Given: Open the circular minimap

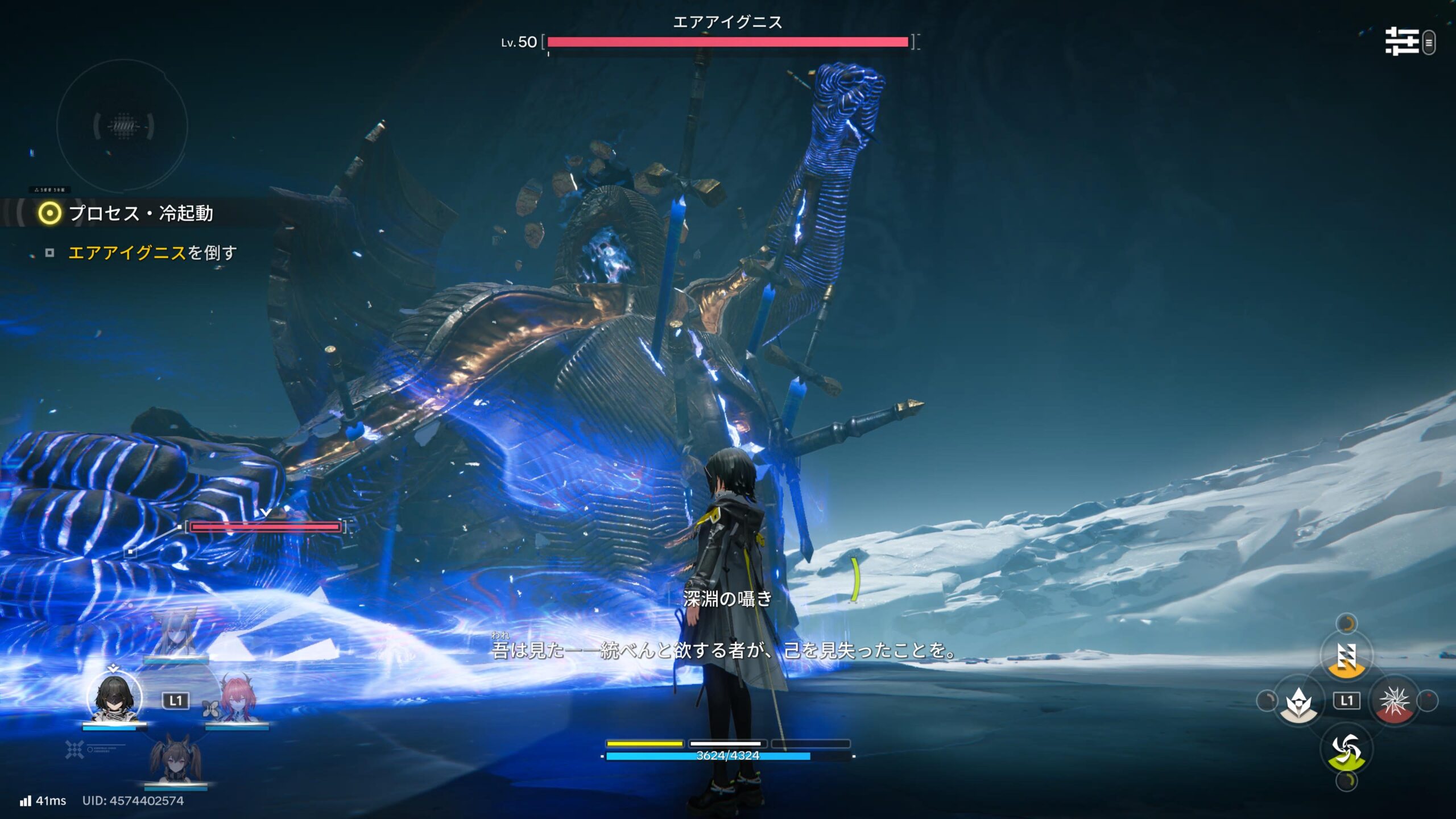Looking at the screenshot, I should pos(122,126).
